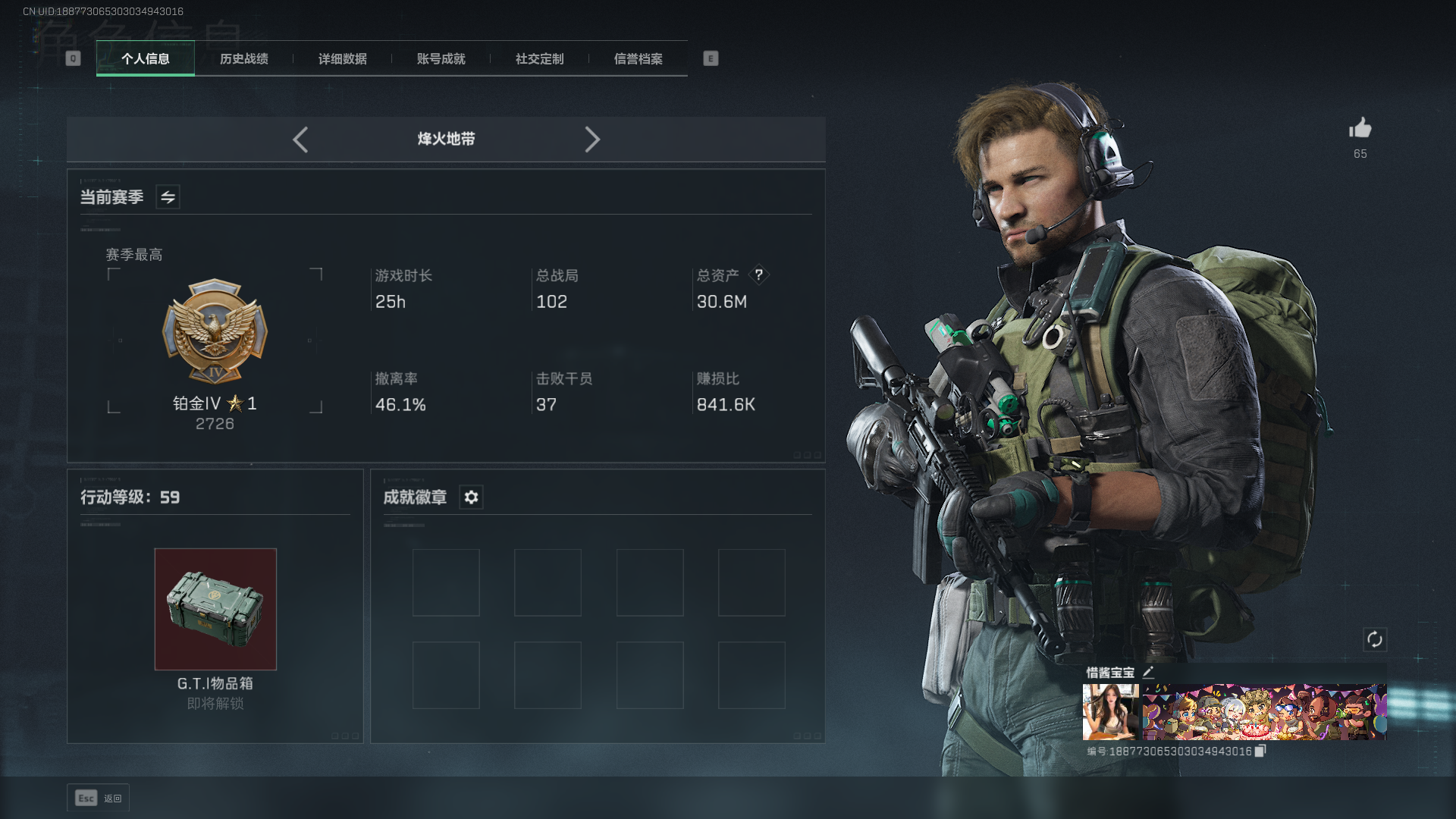Give a thumbs-up like to the profile

tap(1360, 128)
